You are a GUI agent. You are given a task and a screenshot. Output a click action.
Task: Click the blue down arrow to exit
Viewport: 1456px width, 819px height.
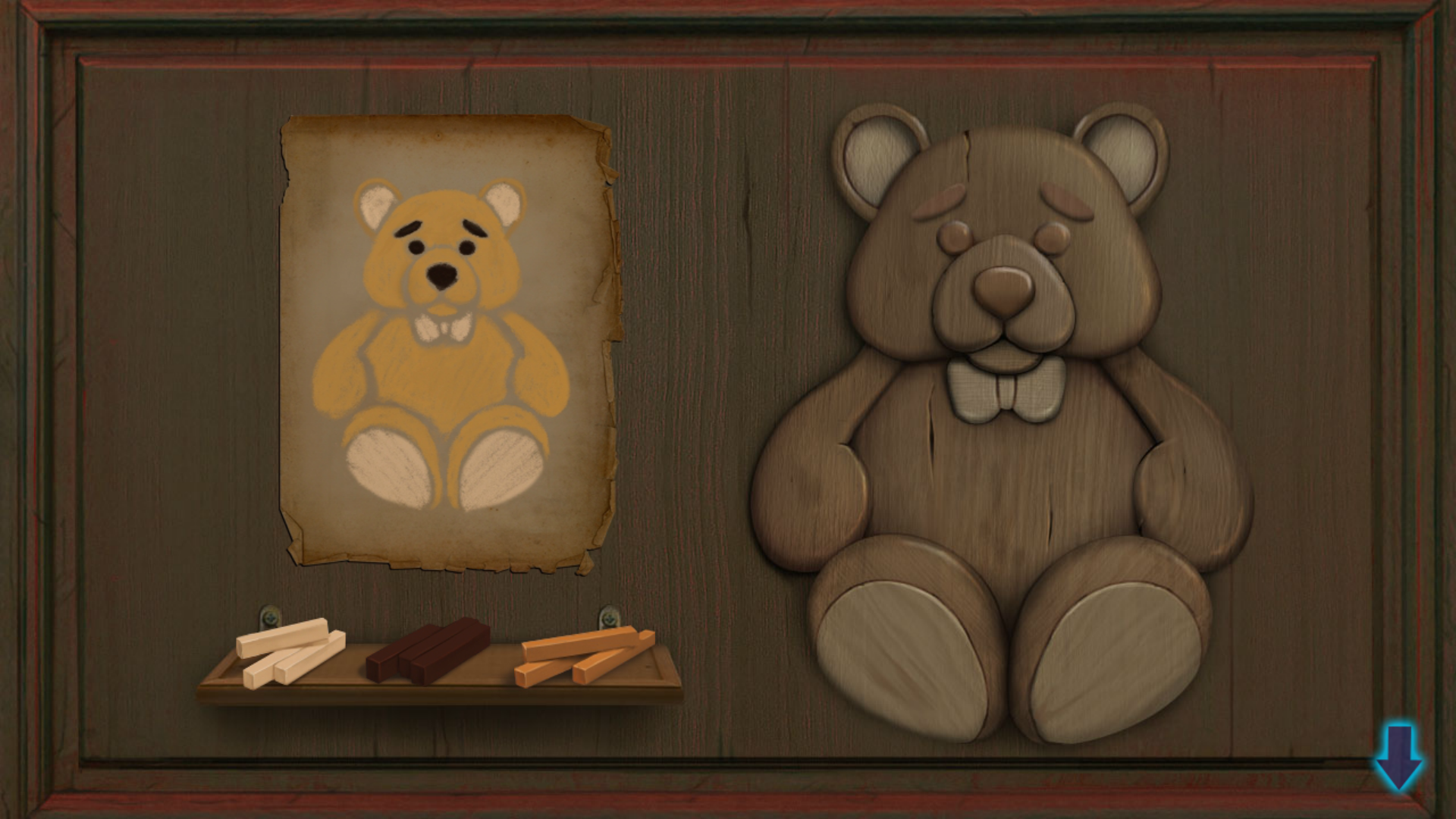click(x=1398, y=757)
